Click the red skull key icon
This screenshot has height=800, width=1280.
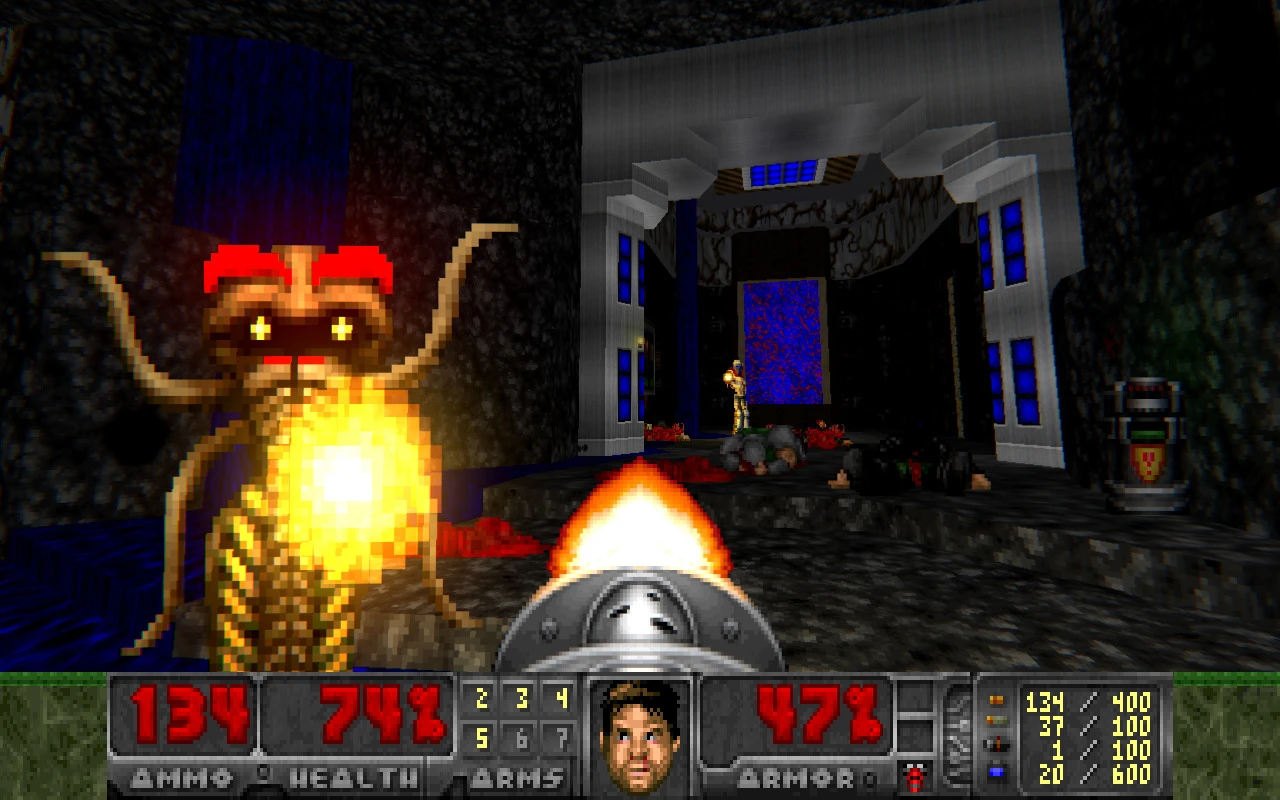pos(913,776)
